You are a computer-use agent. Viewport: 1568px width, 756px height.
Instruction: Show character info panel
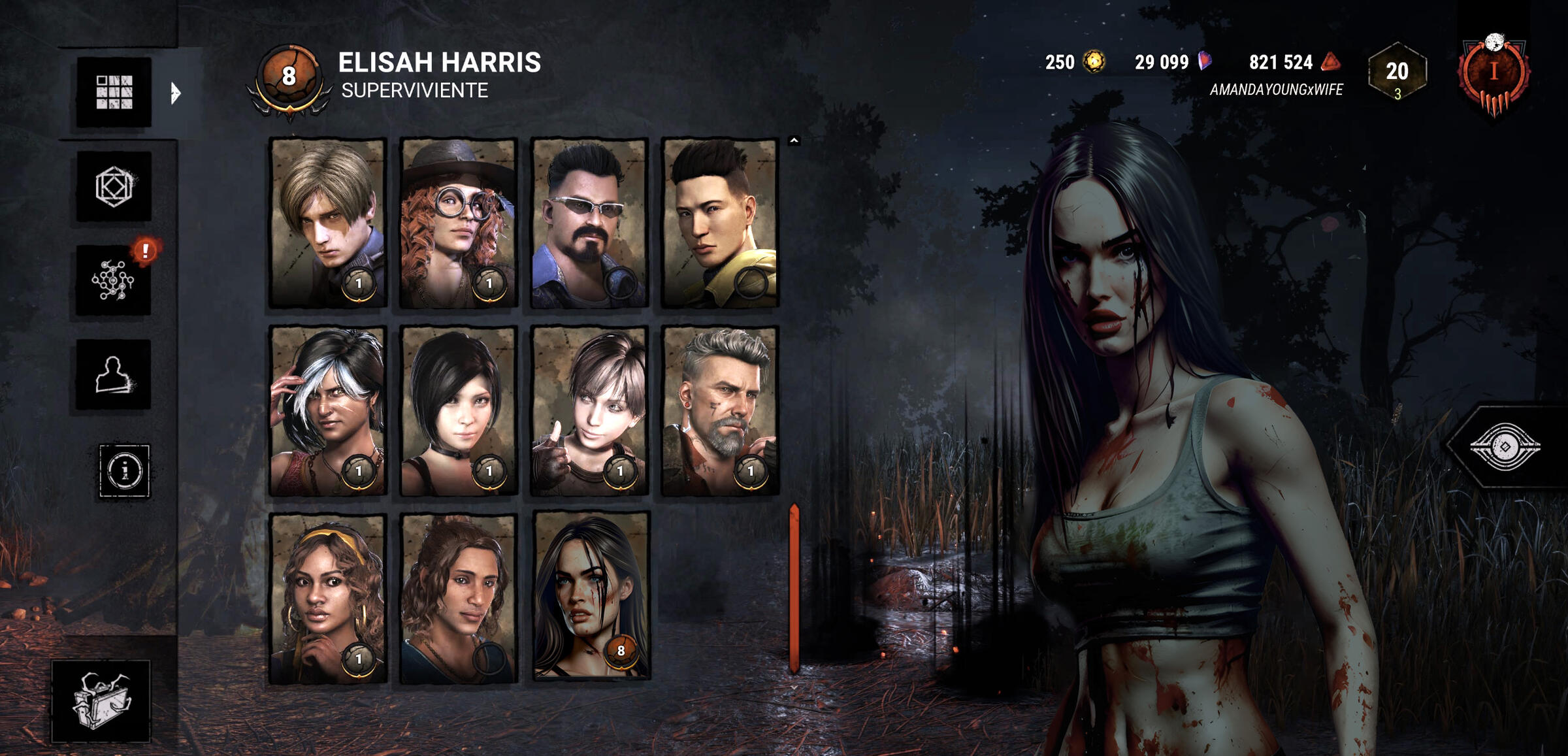point(124,470)
